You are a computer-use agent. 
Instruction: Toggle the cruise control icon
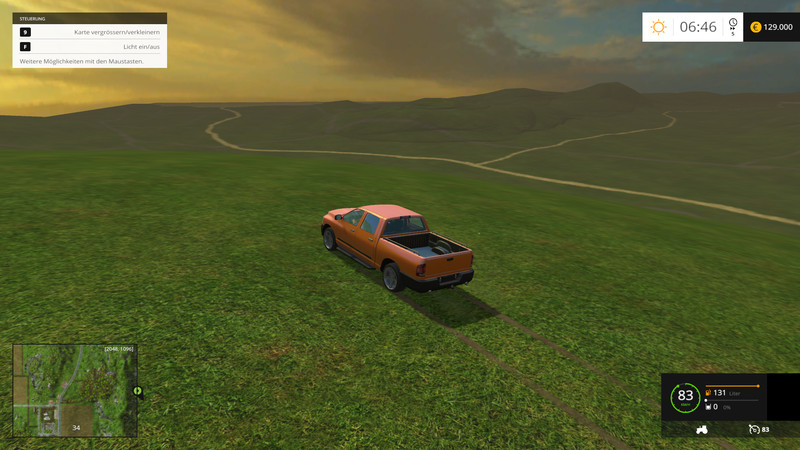(754, 429)
